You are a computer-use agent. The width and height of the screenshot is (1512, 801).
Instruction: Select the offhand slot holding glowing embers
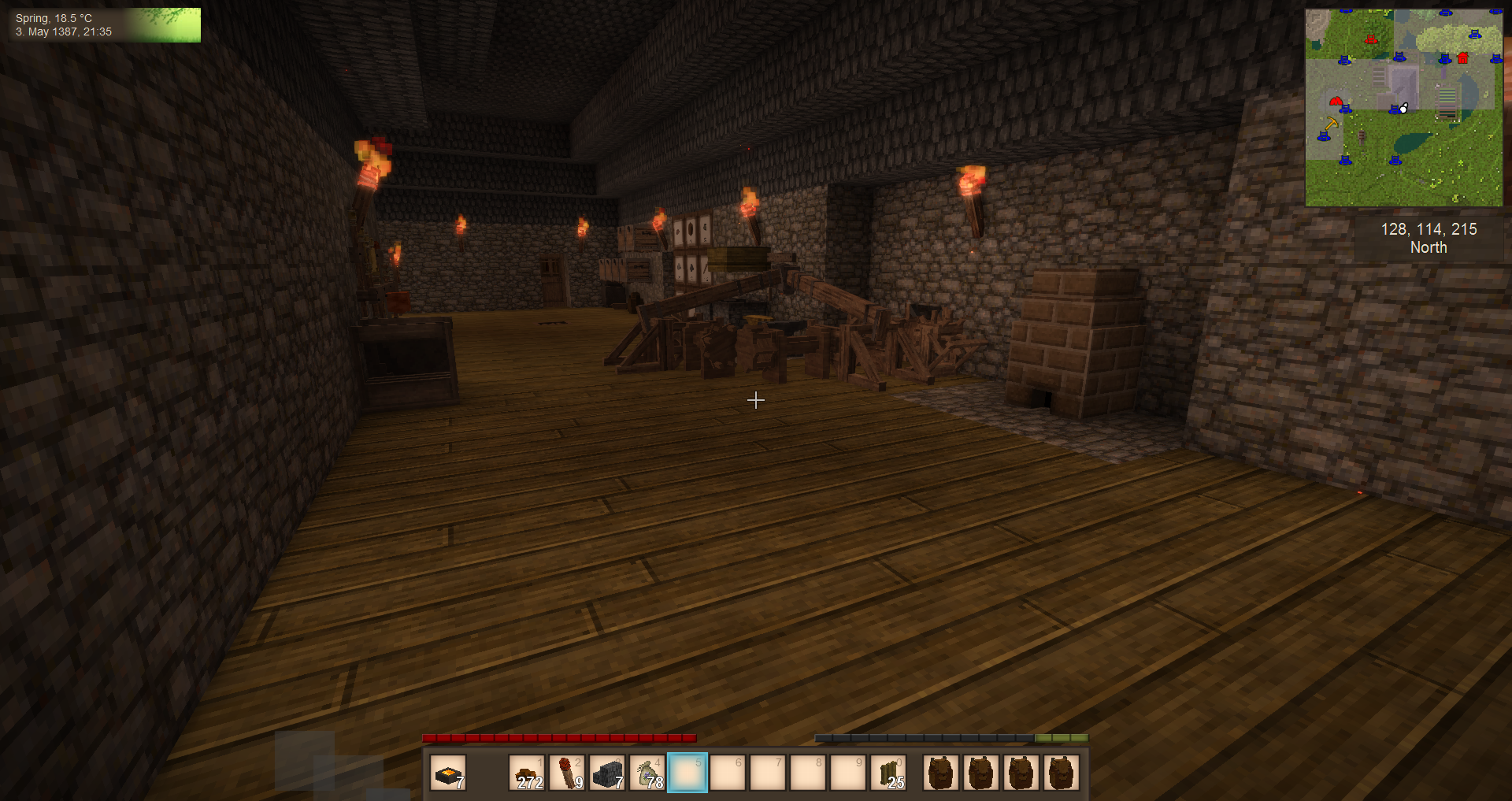448,773
